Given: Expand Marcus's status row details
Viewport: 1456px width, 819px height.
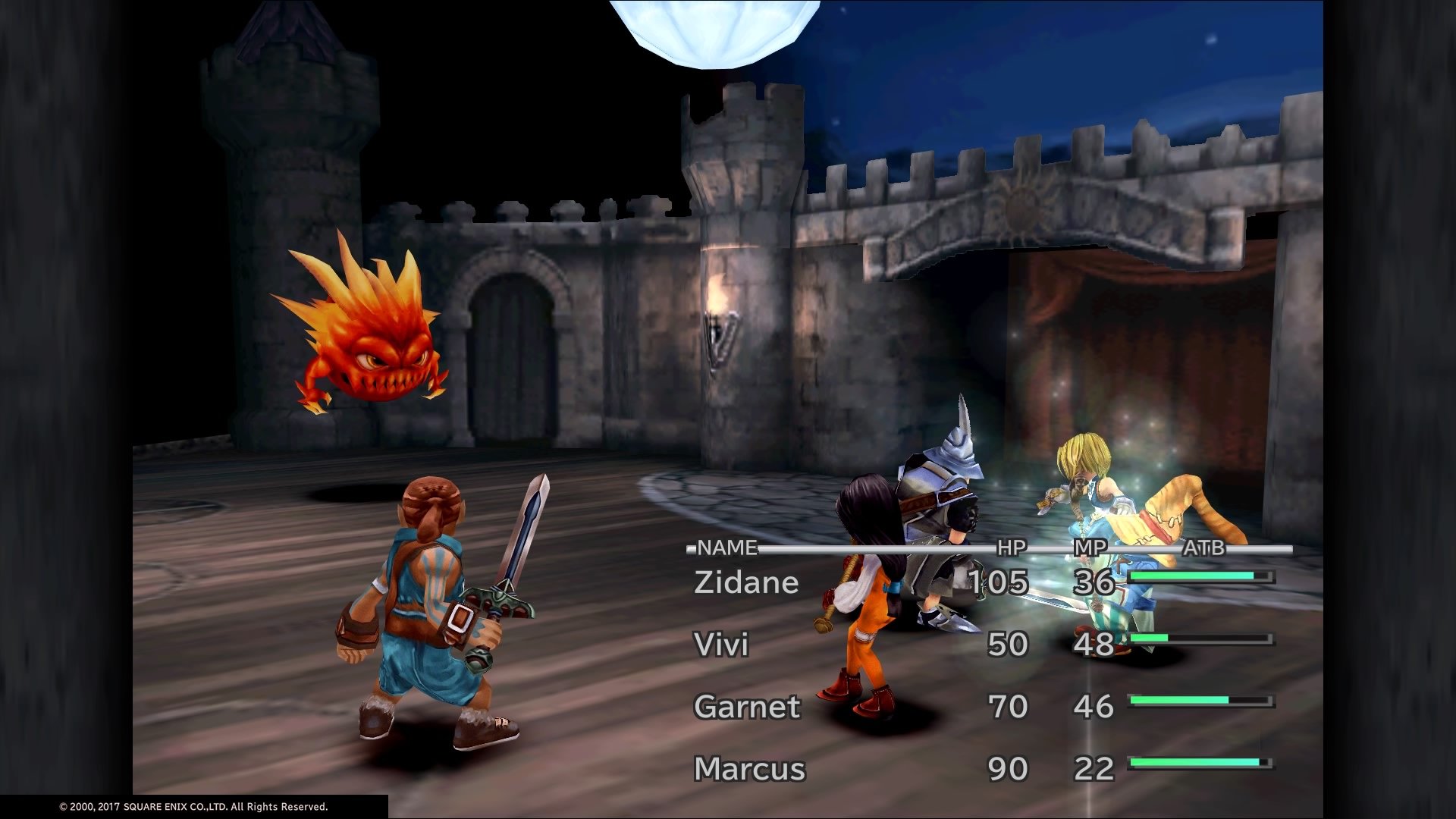Looking at the screenshot, I should coord(749,768).
